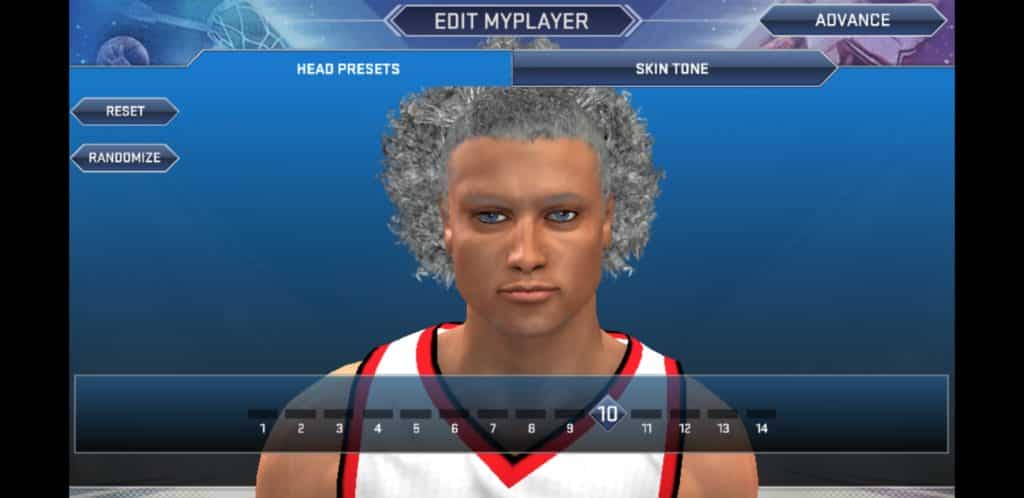Choose head preset 14
This screenshot has height=498, width=1024.
761,420
